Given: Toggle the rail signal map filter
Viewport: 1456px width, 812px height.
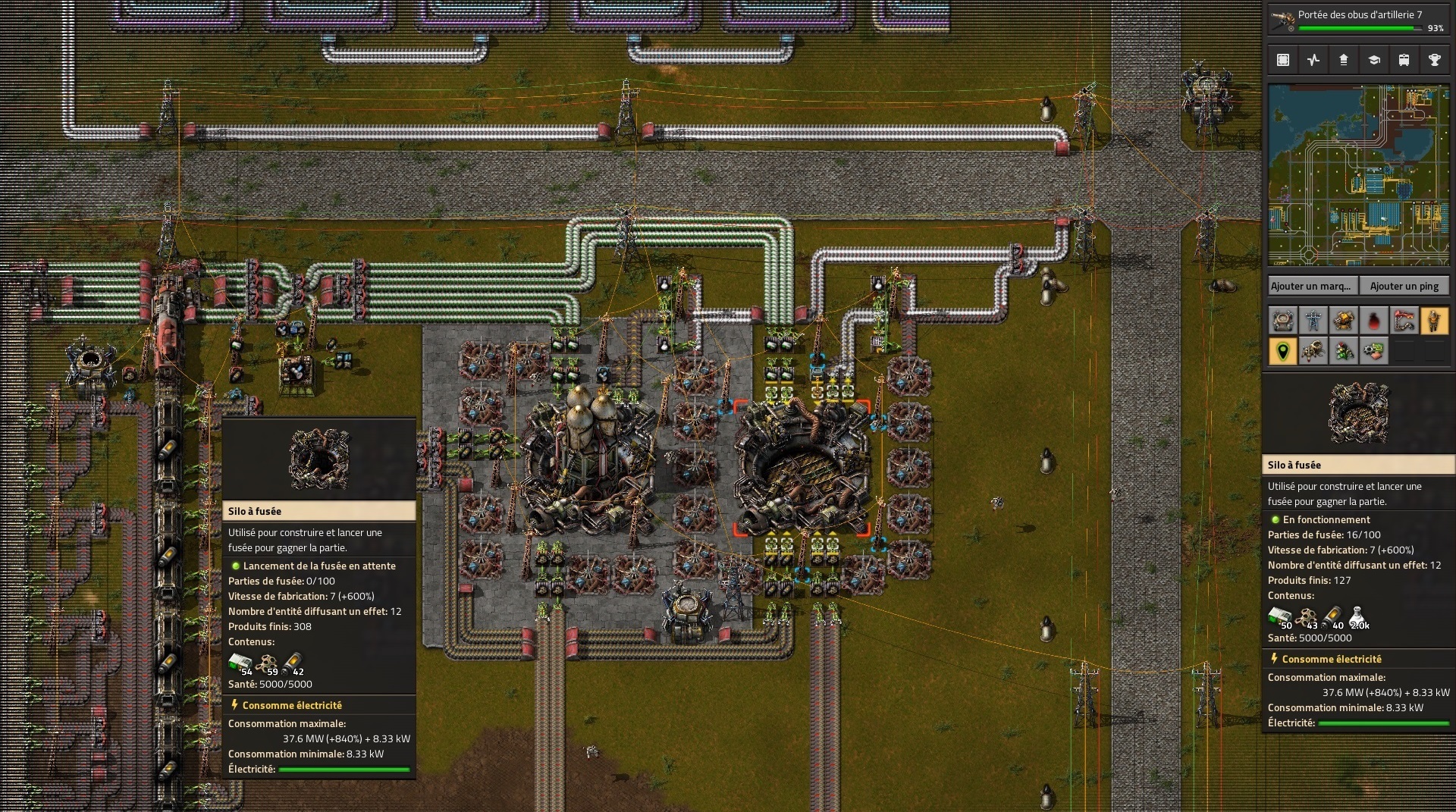Looking at the screenshot, I should click(1344, 351).
